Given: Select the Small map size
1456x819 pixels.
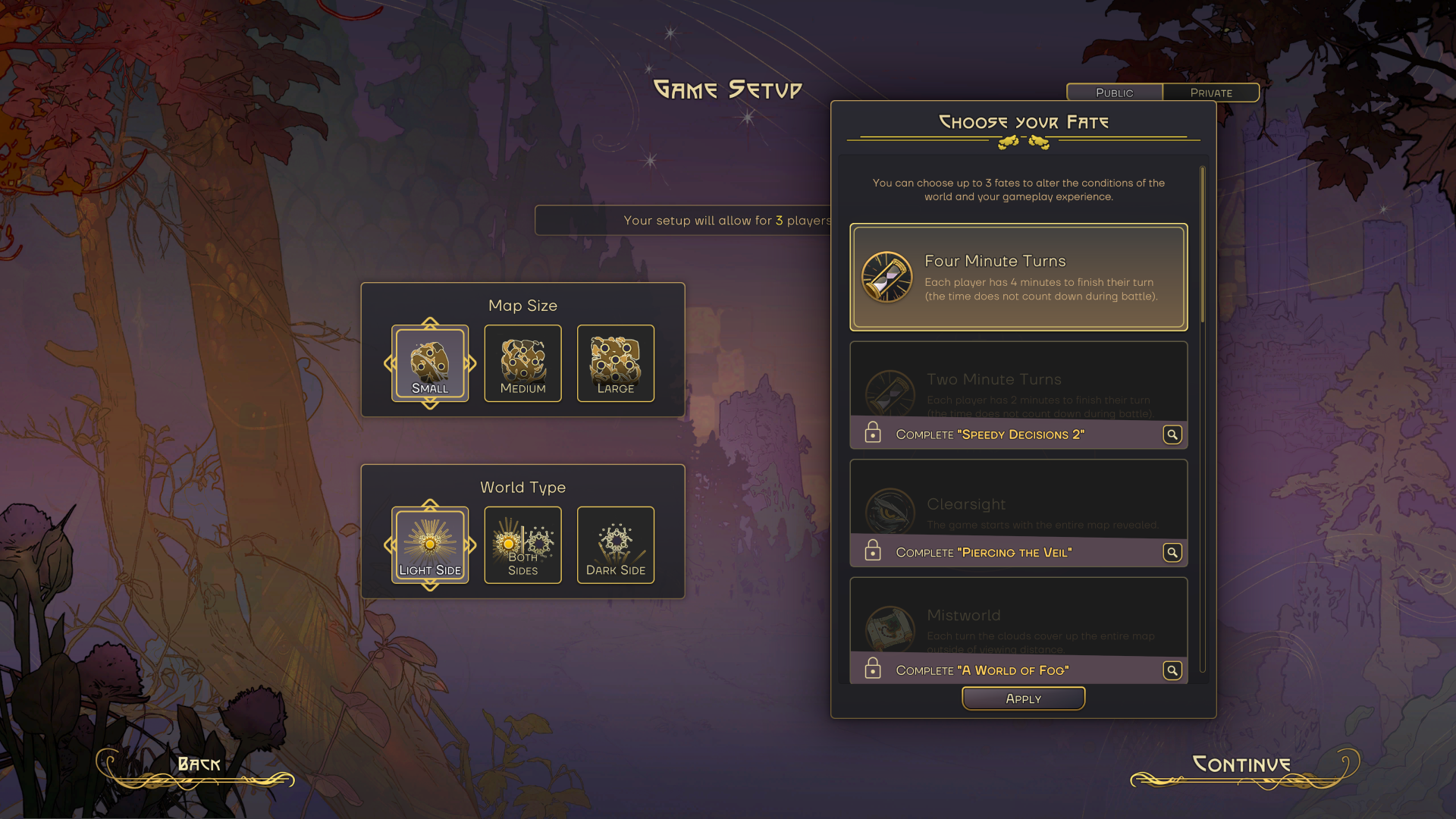Looking at the screenshot, I should (x=430, y=364).
